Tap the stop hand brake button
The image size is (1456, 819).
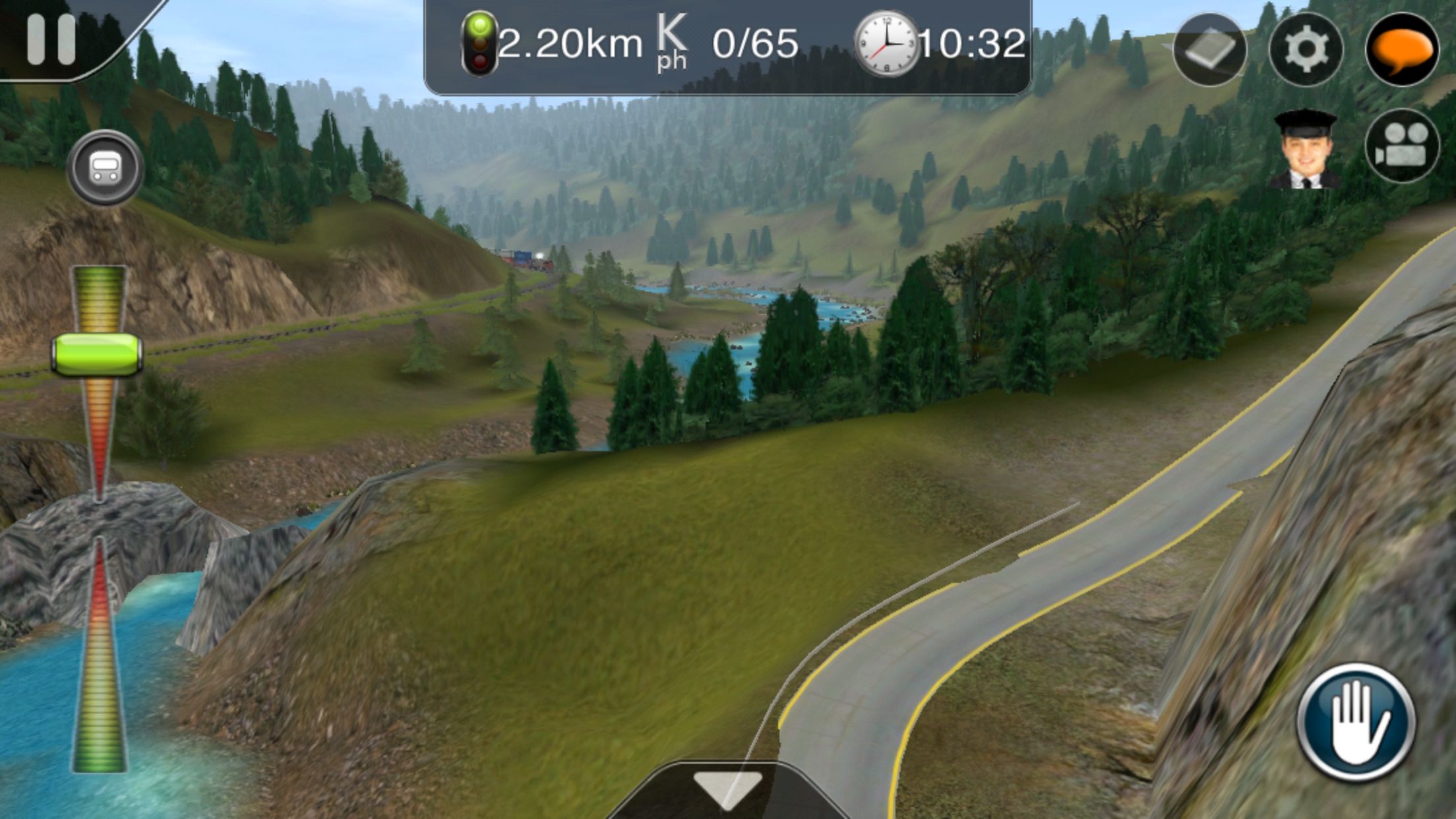(x=1356, y=721)
